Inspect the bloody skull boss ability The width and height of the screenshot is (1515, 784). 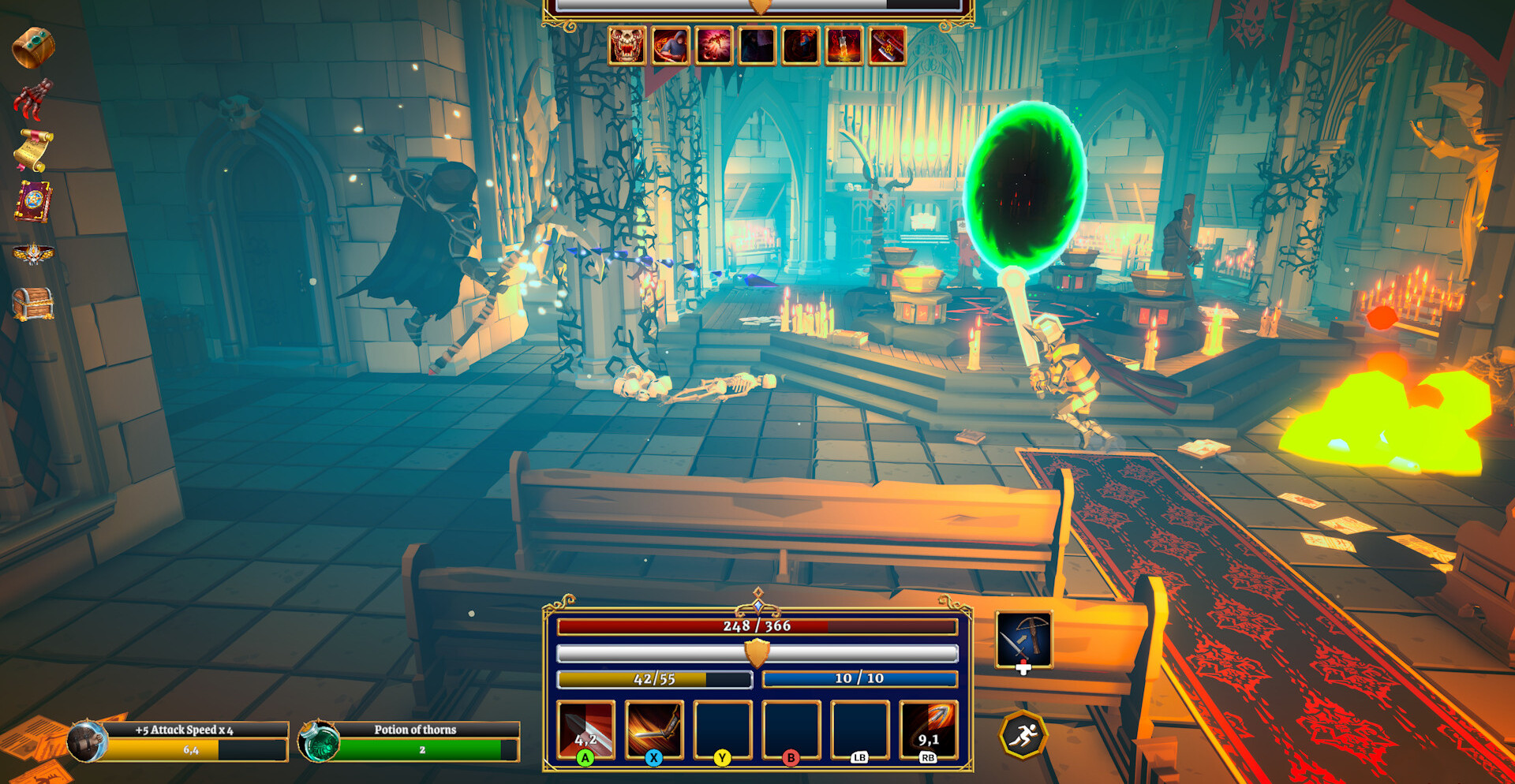(627, 45)
